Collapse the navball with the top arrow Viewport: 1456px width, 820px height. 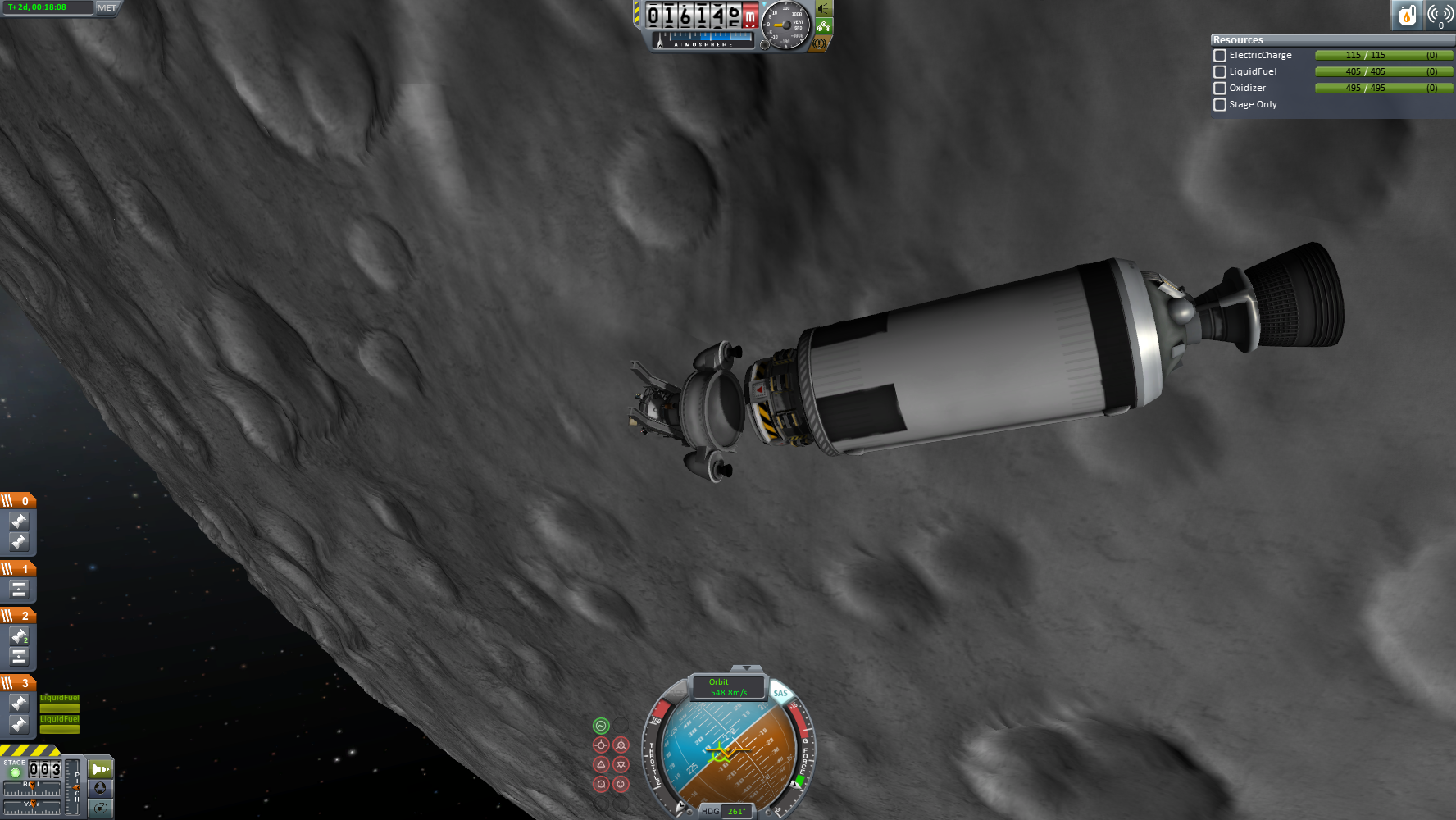745,669
